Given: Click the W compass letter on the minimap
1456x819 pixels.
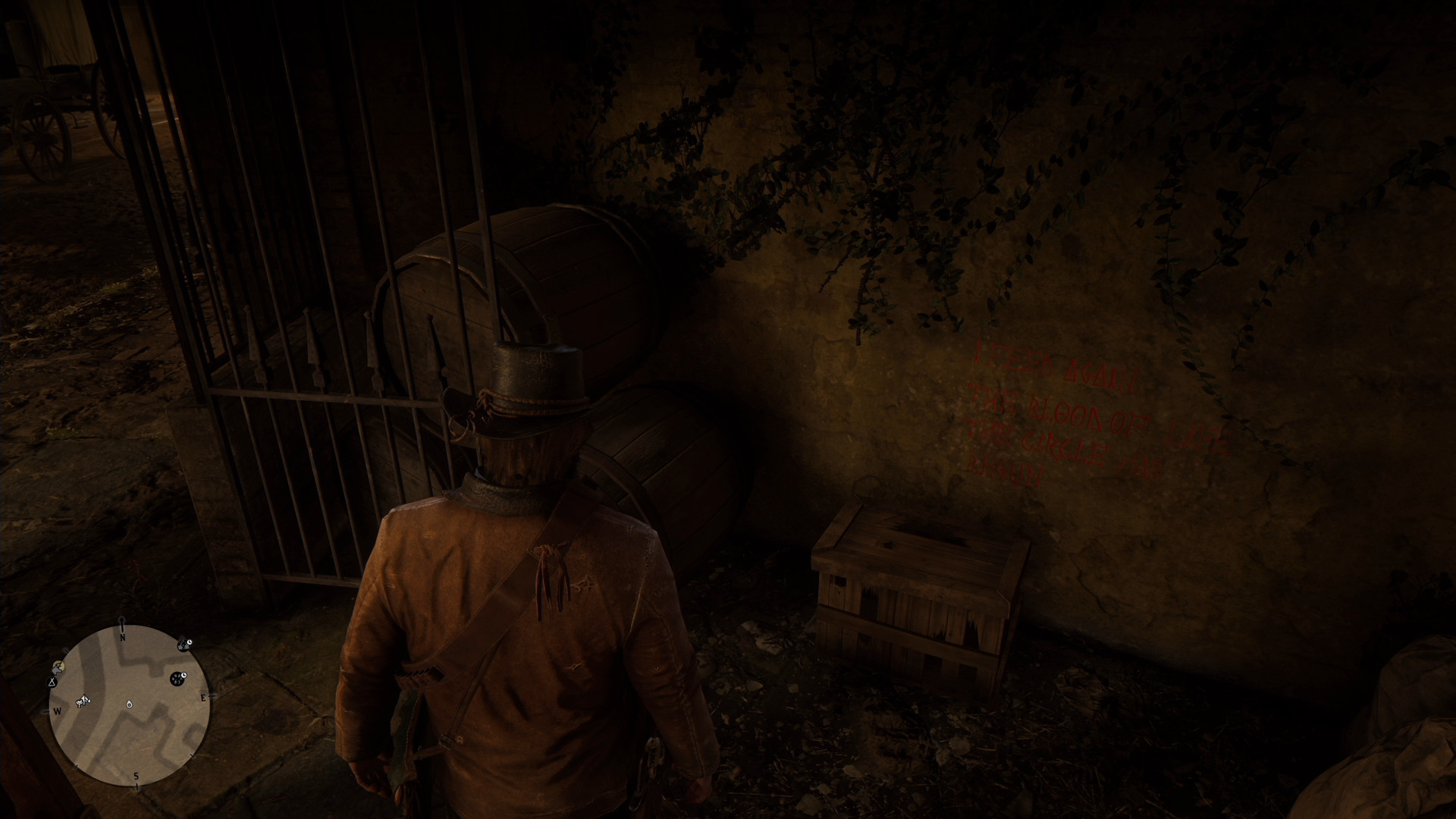Looking at the screenshot, I should 58,711.
